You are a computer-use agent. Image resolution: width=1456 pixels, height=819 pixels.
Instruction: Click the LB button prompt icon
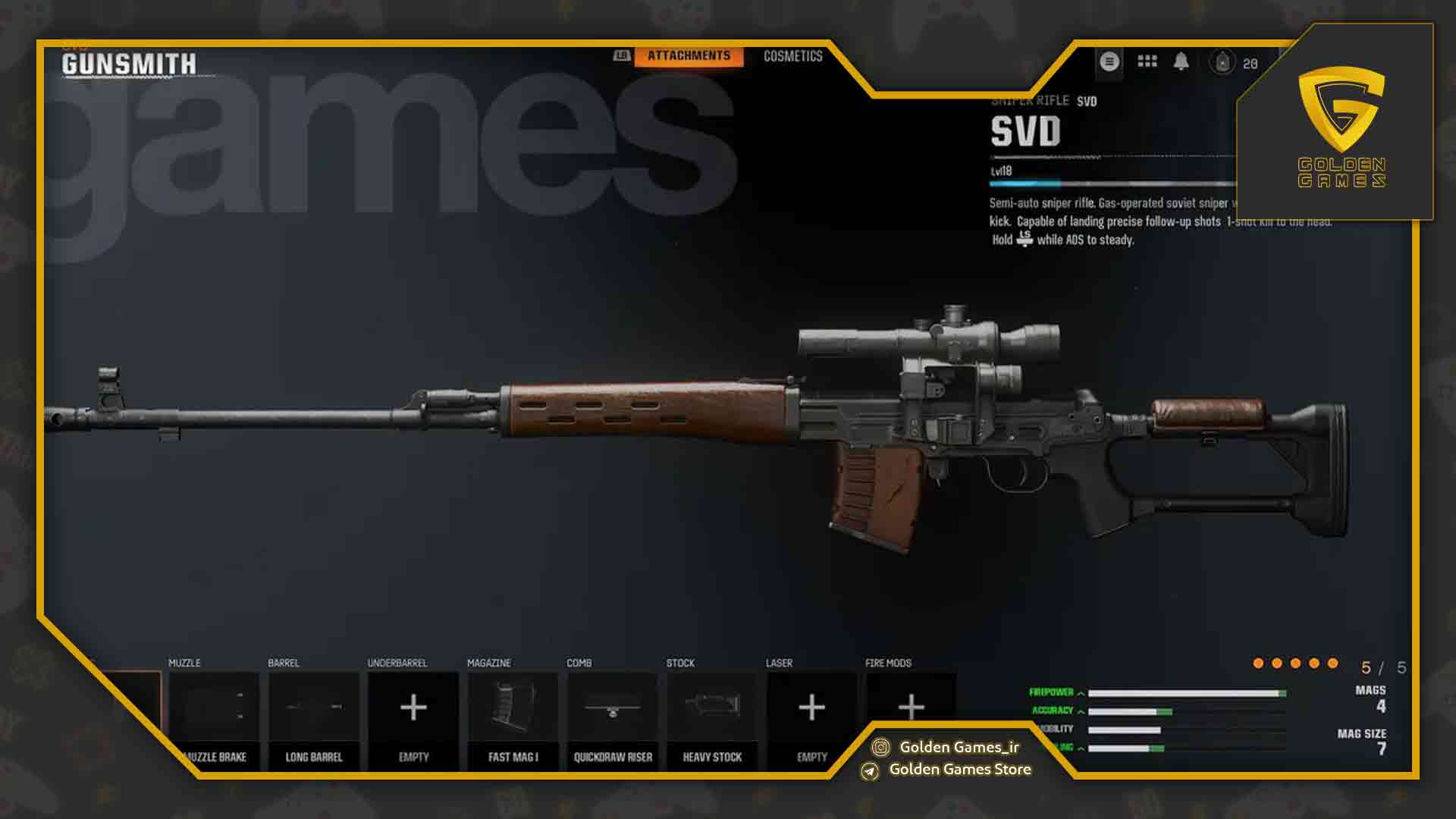click(622, 55)
